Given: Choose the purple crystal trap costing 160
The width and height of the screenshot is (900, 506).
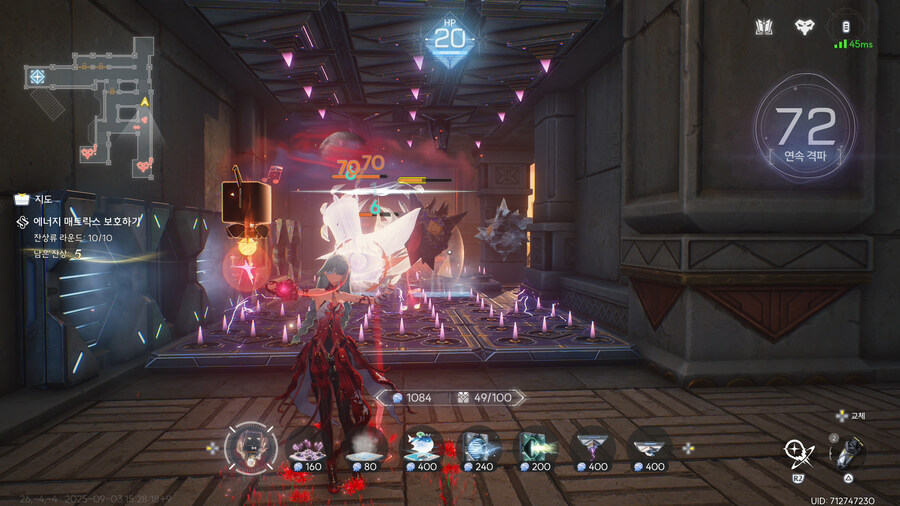Looking at the screenshot, I should pyautogui.click(x=307, y=446).
